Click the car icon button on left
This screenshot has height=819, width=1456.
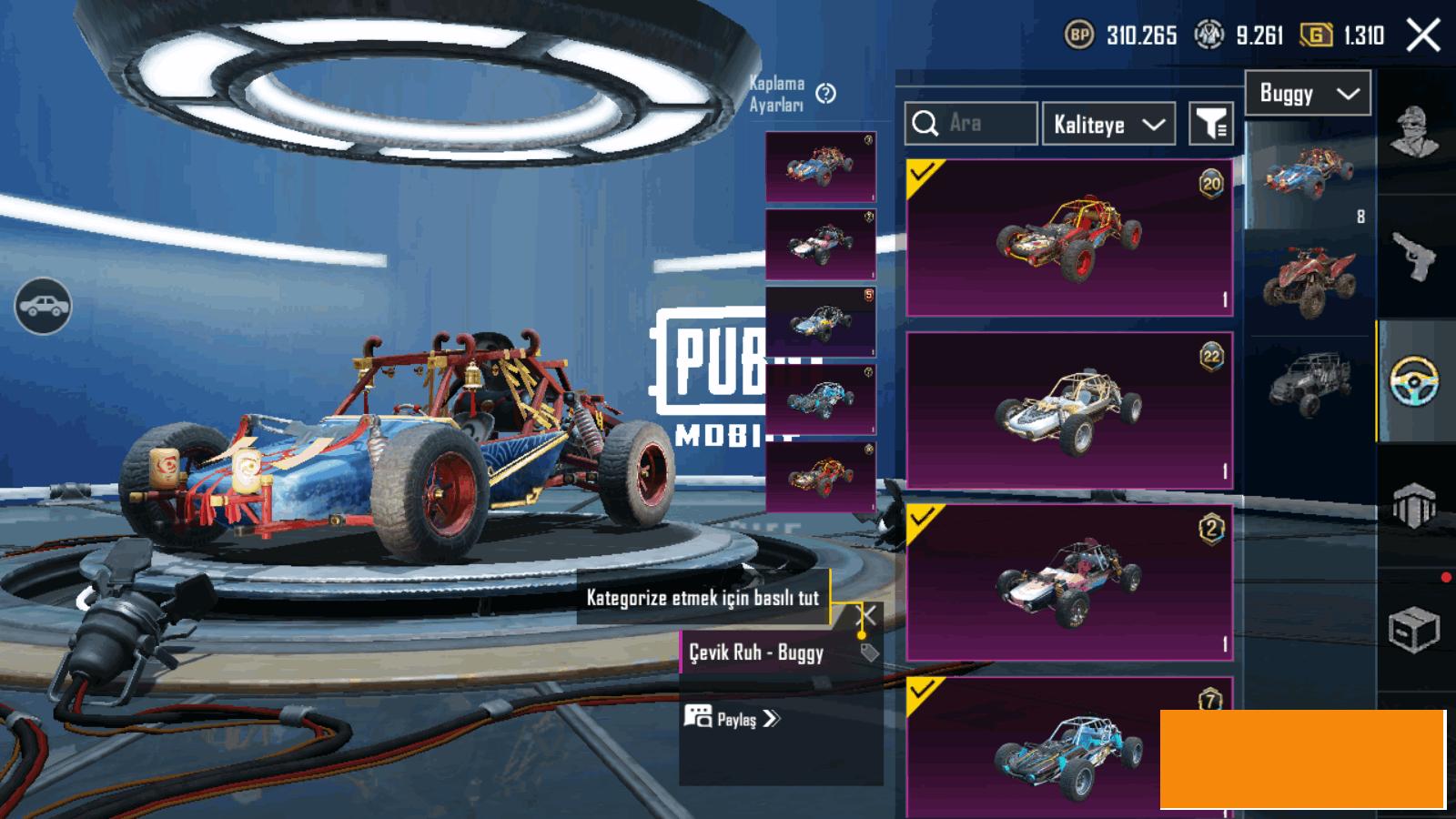tap(43, 307)
